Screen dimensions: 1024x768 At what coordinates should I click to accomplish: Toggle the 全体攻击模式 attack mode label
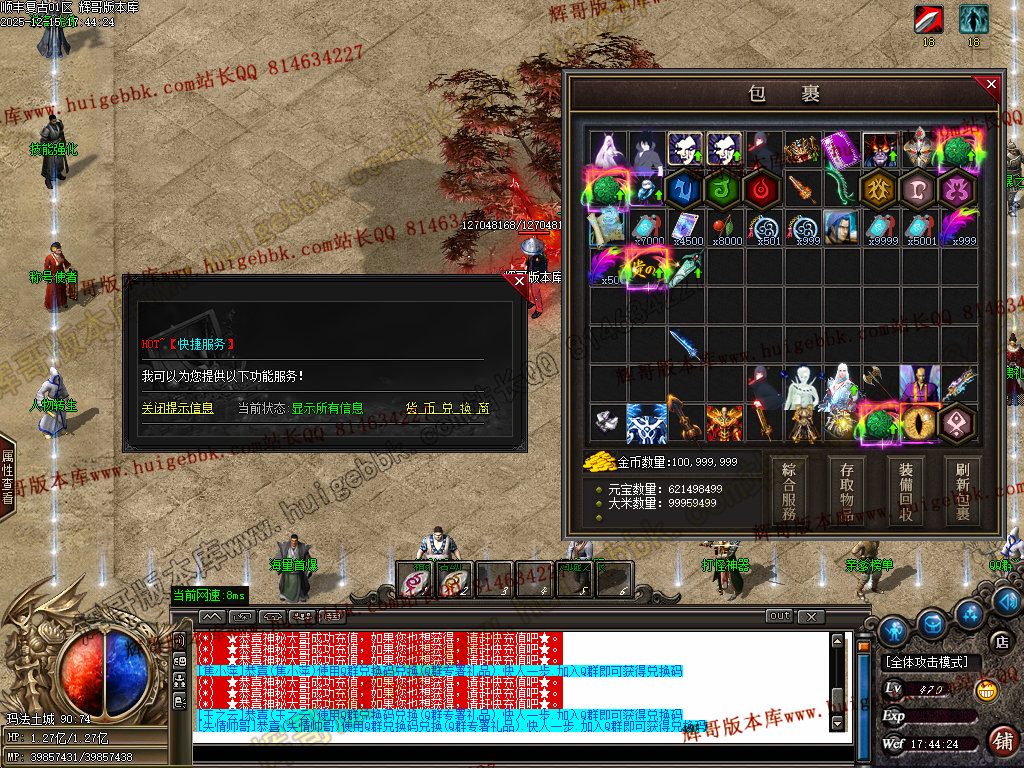pos(927,662)
